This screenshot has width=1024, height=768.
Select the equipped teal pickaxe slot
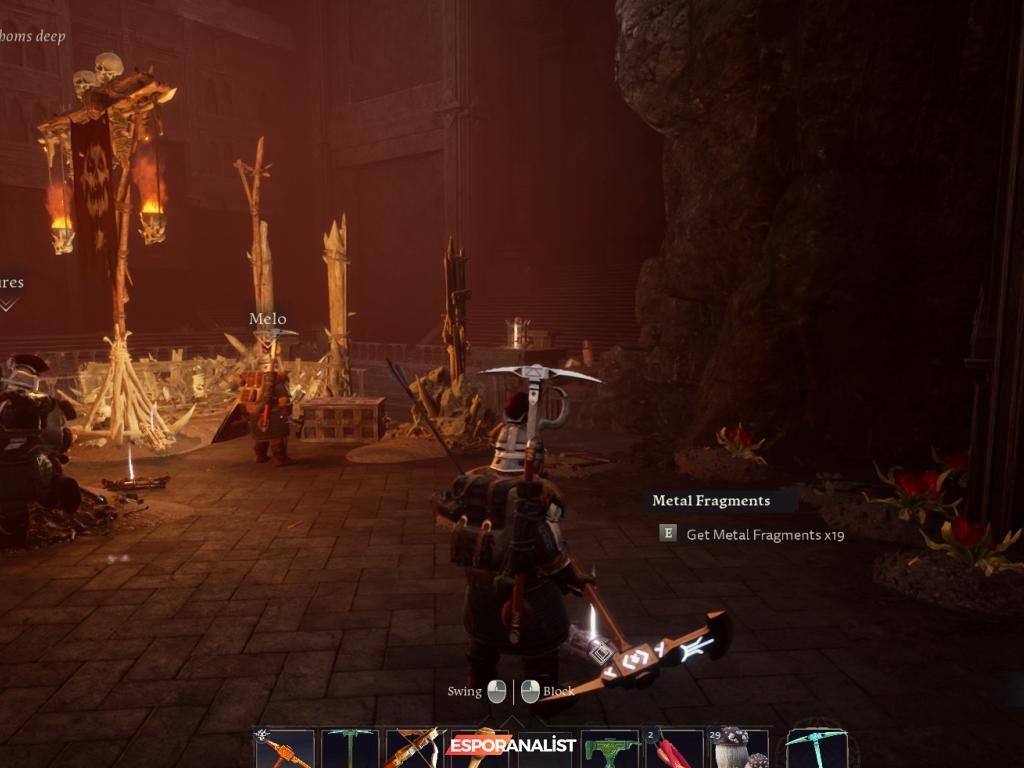pyautogui.click(x=817, y=748)
